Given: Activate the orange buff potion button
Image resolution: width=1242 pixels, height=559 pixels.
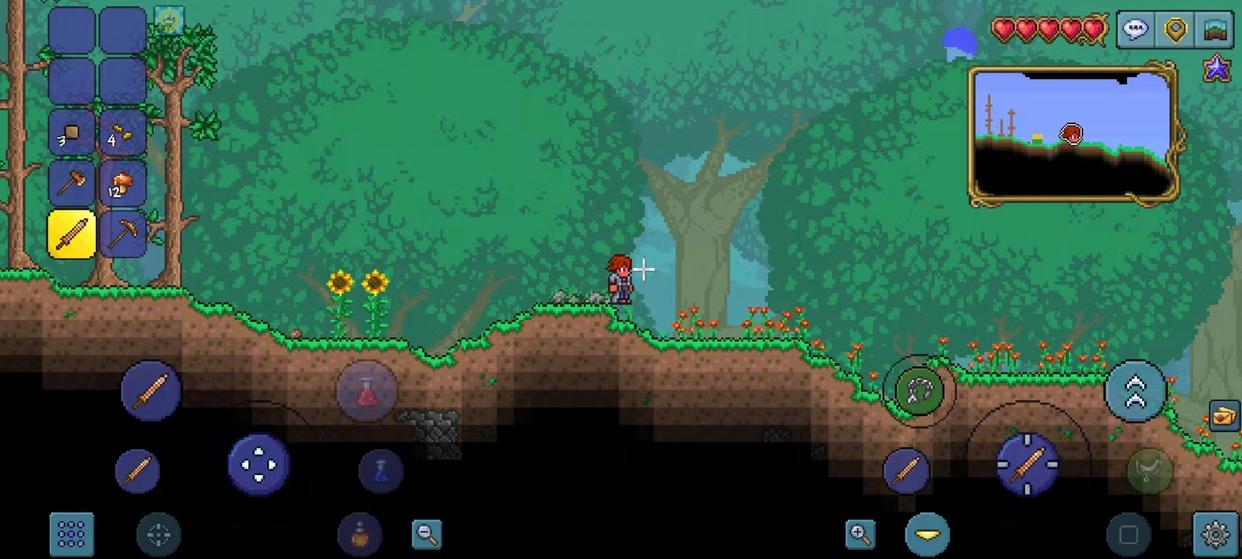Looking at the screenshot, I should pyautogui.click(x=359, y=534).
